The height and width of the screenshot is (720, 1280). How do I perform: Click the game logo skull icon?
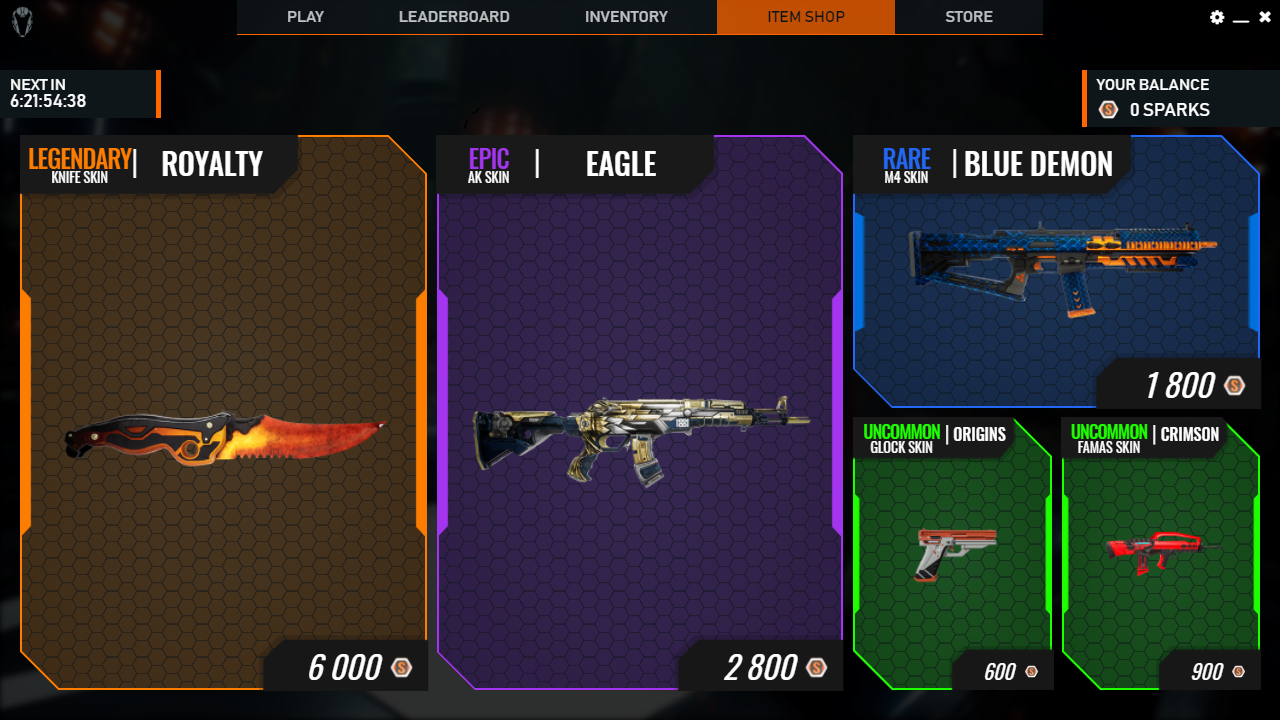pyautogui.click(x=22, y=20)
